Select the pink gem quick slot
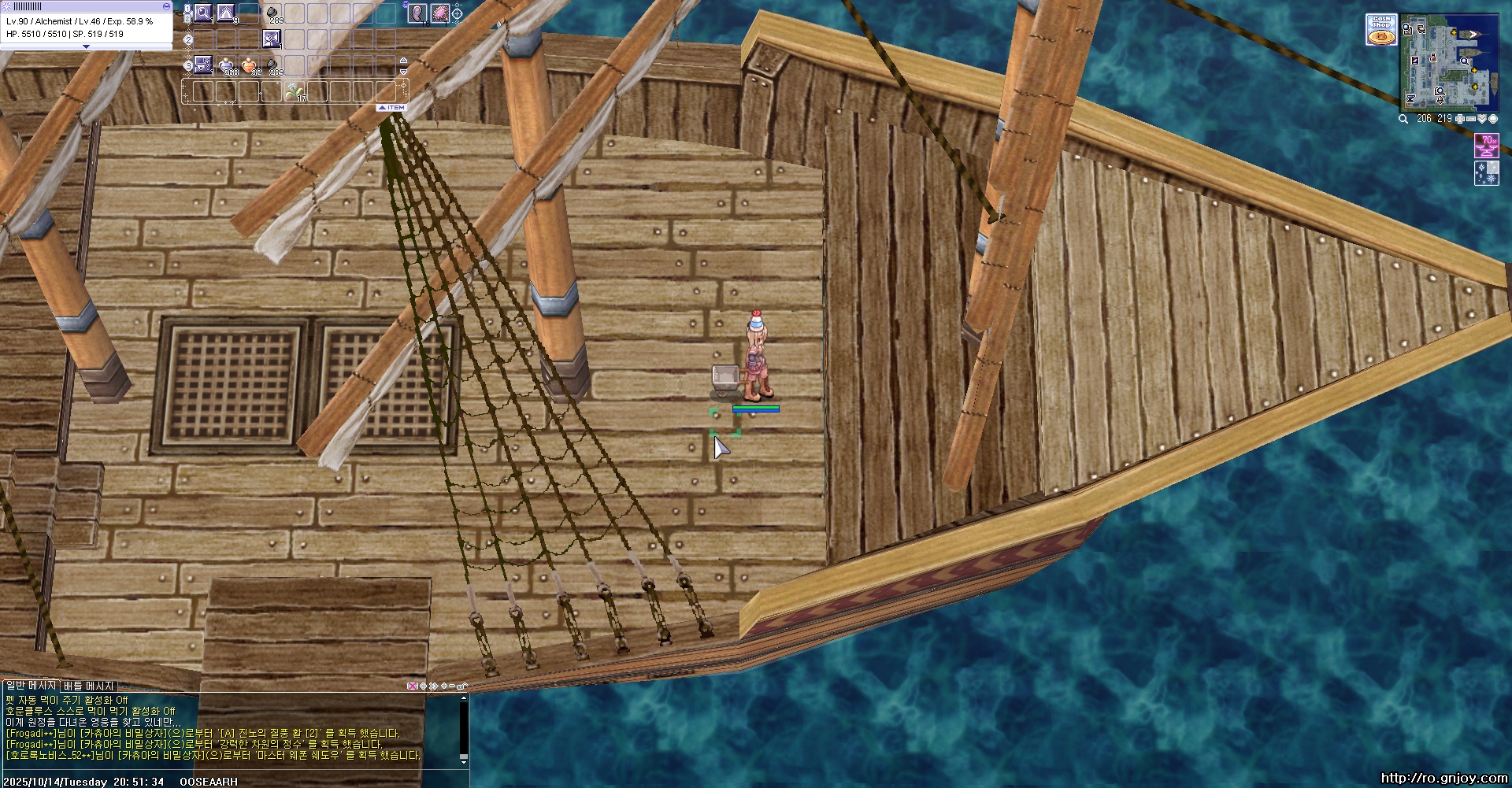The height and width of the screenshot is (788, 1512). [439, 13]
